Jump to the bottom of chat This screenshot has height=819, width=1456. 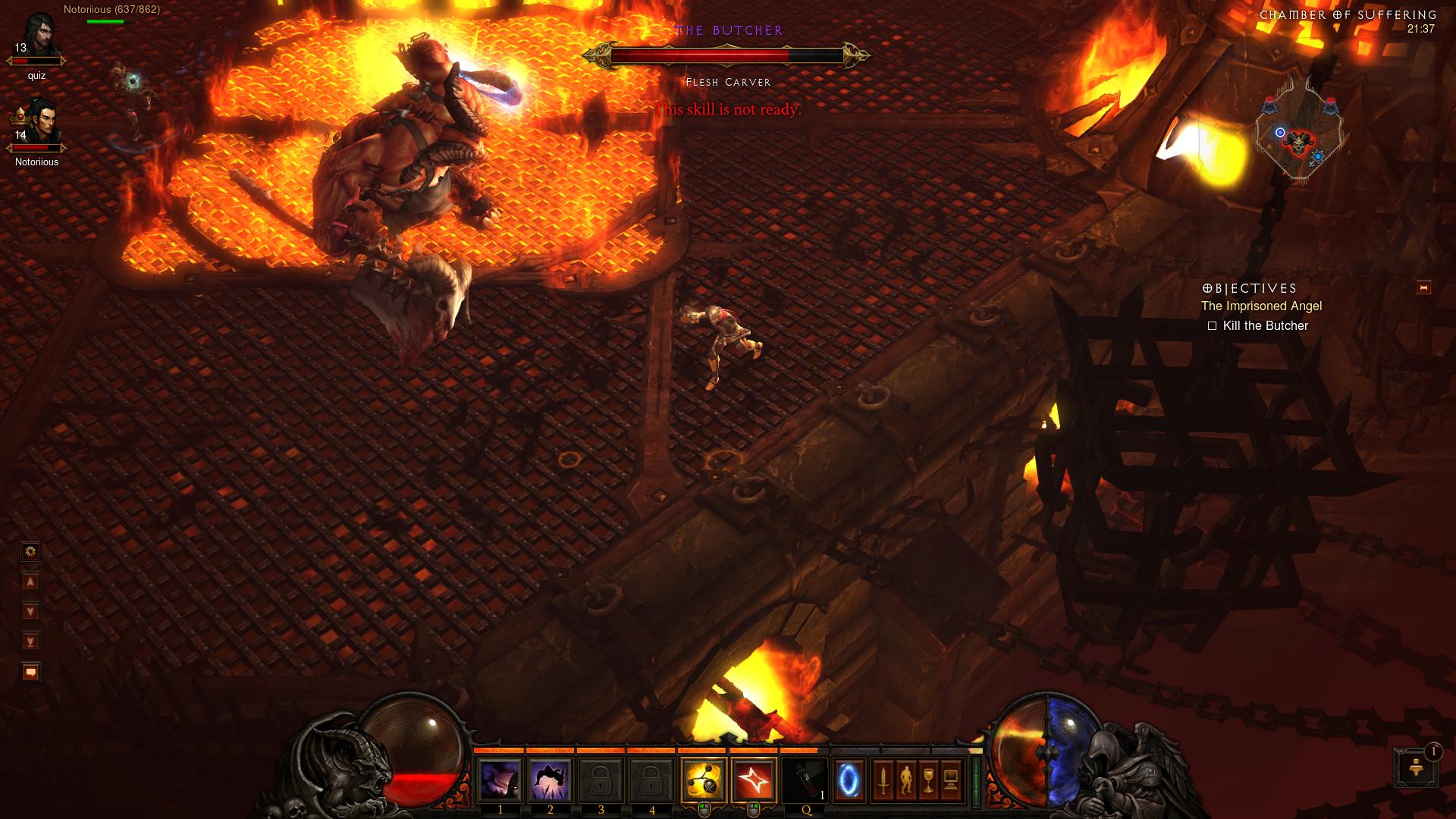point(30,642)
